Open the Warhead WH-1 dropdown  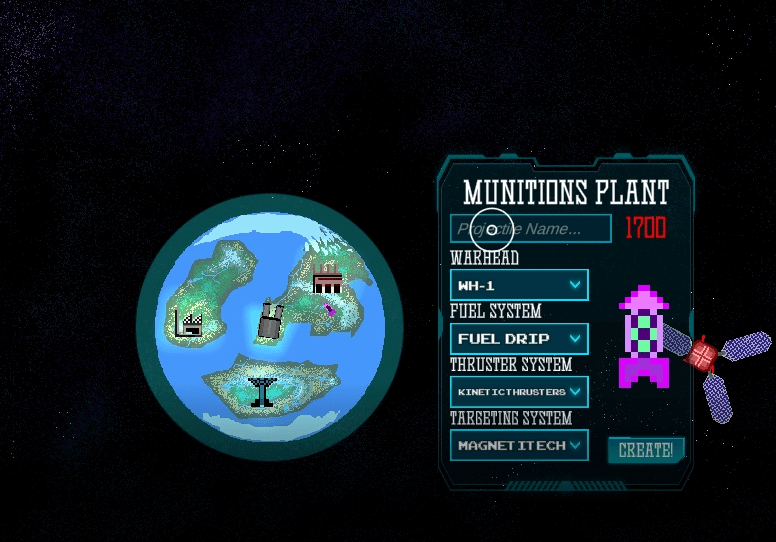pyautogui.click(x=519, y=285)
